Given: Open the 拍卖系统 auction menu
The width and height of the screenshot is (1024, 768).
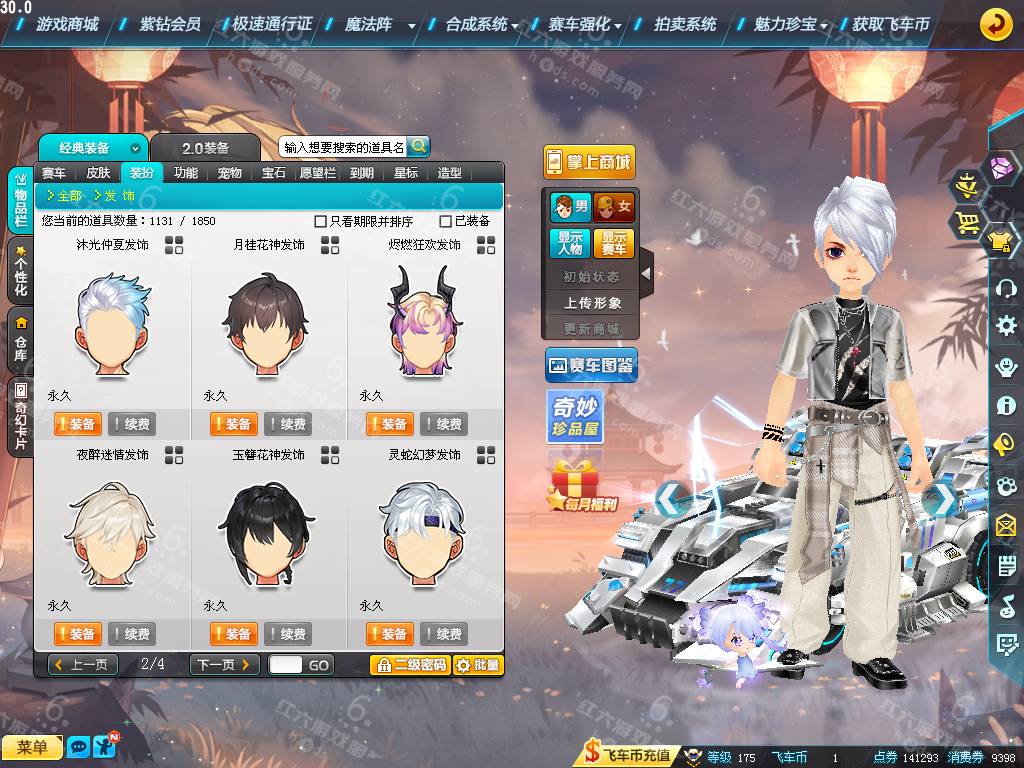Looking at the screenshot, I should (x=685, y=24).
